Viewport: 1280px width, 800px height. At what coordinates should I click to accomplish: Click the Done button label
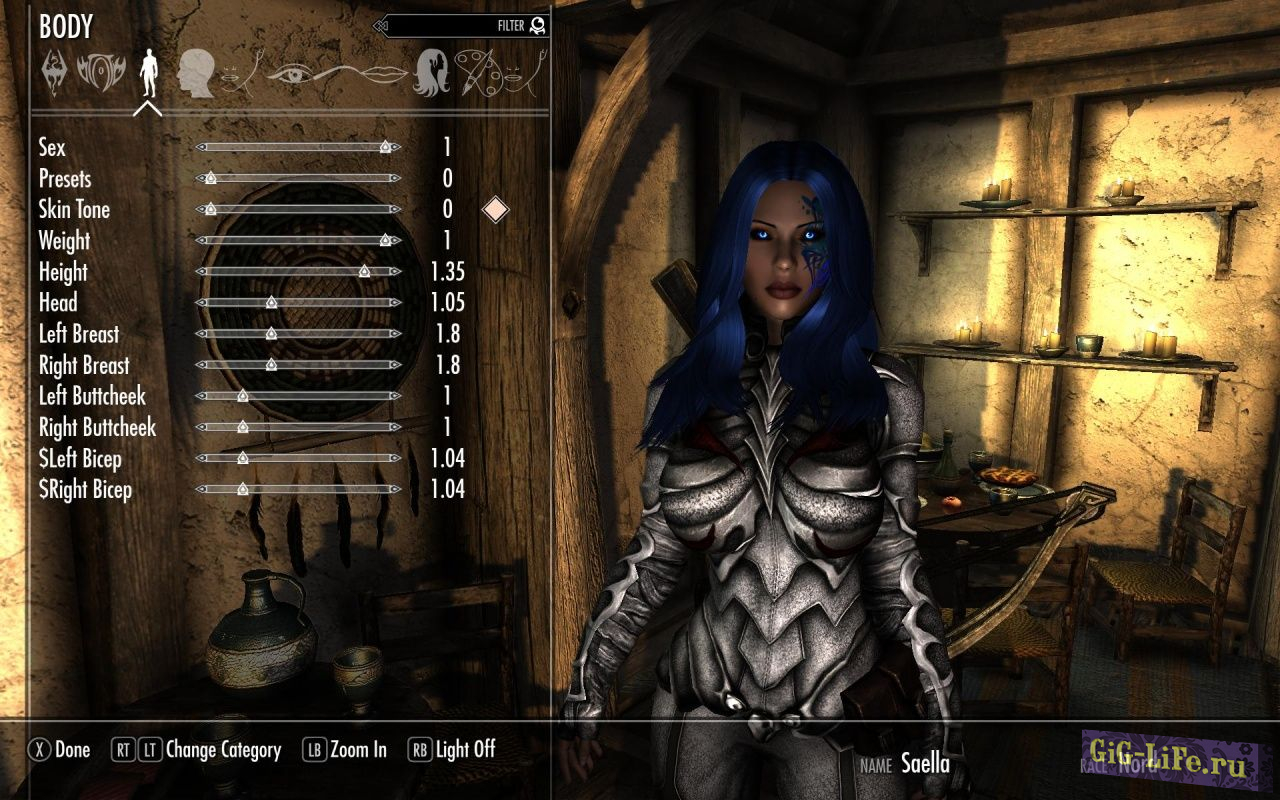(x=72, y=750)
